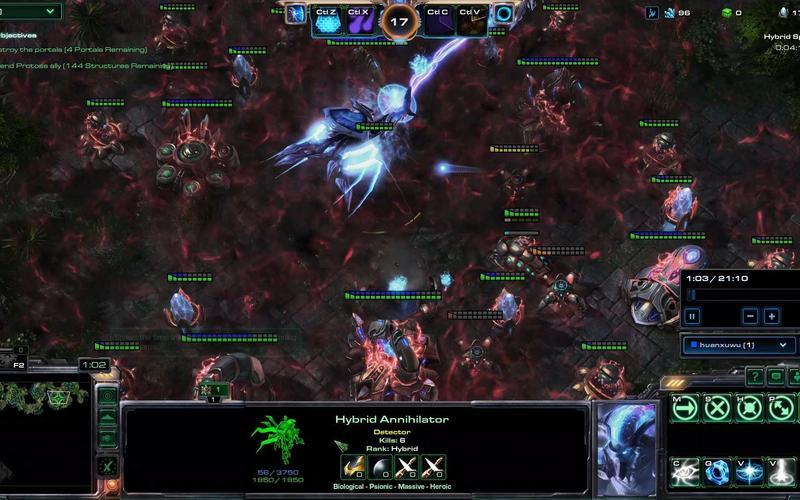Activate the Ctl Z top bar ability
The height and width of the screenshot is (500, 800).
(327, 18)
